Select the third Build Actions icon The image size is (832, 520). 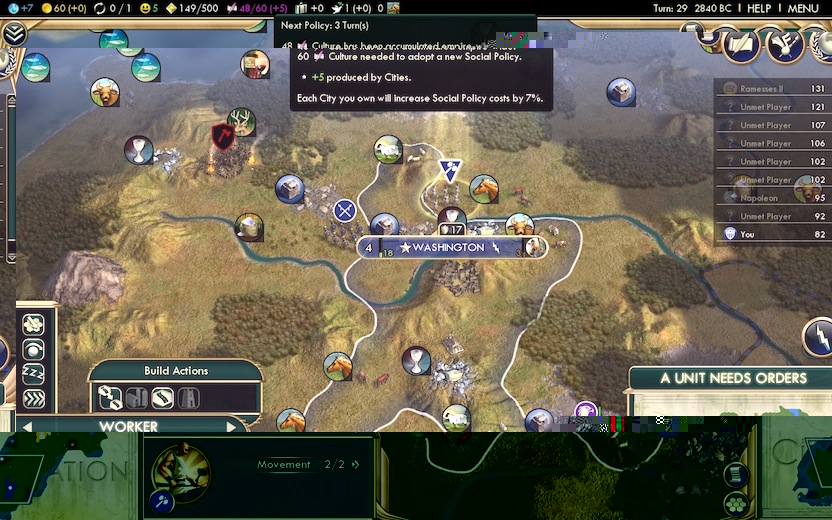click(x=162, y=399)
